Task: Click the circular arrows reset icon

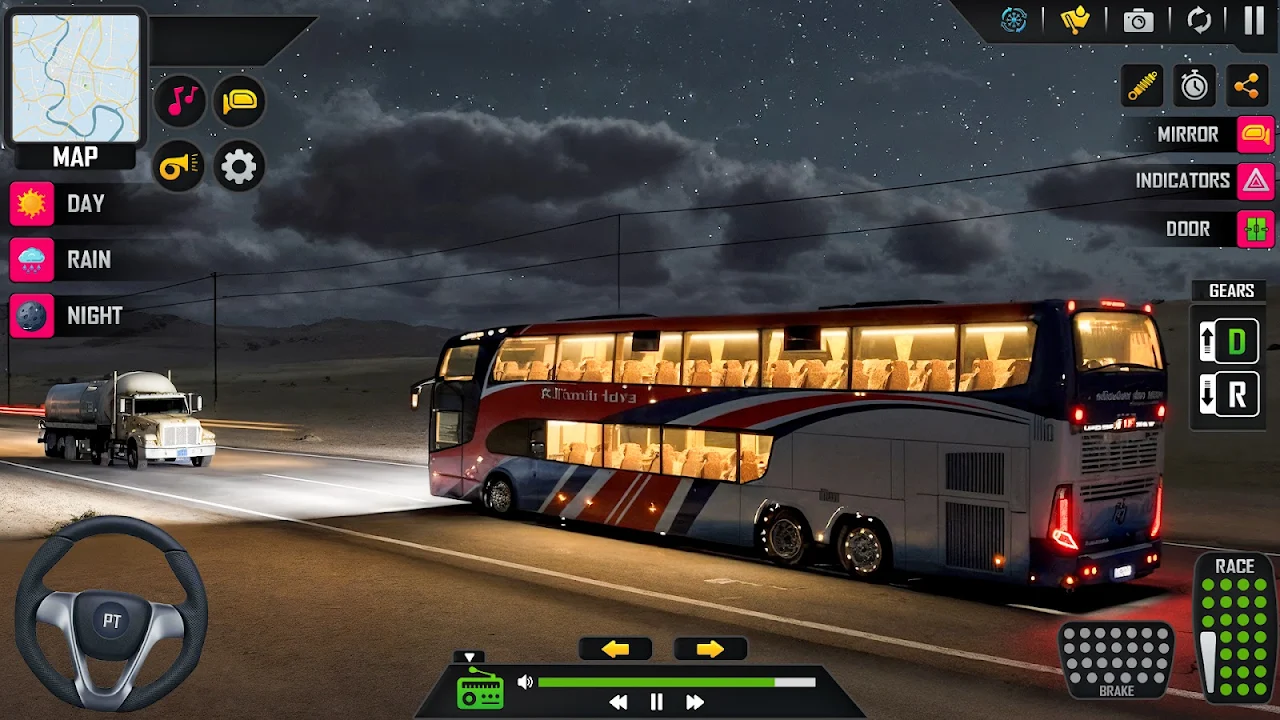Action: [x=1198, y=21]
